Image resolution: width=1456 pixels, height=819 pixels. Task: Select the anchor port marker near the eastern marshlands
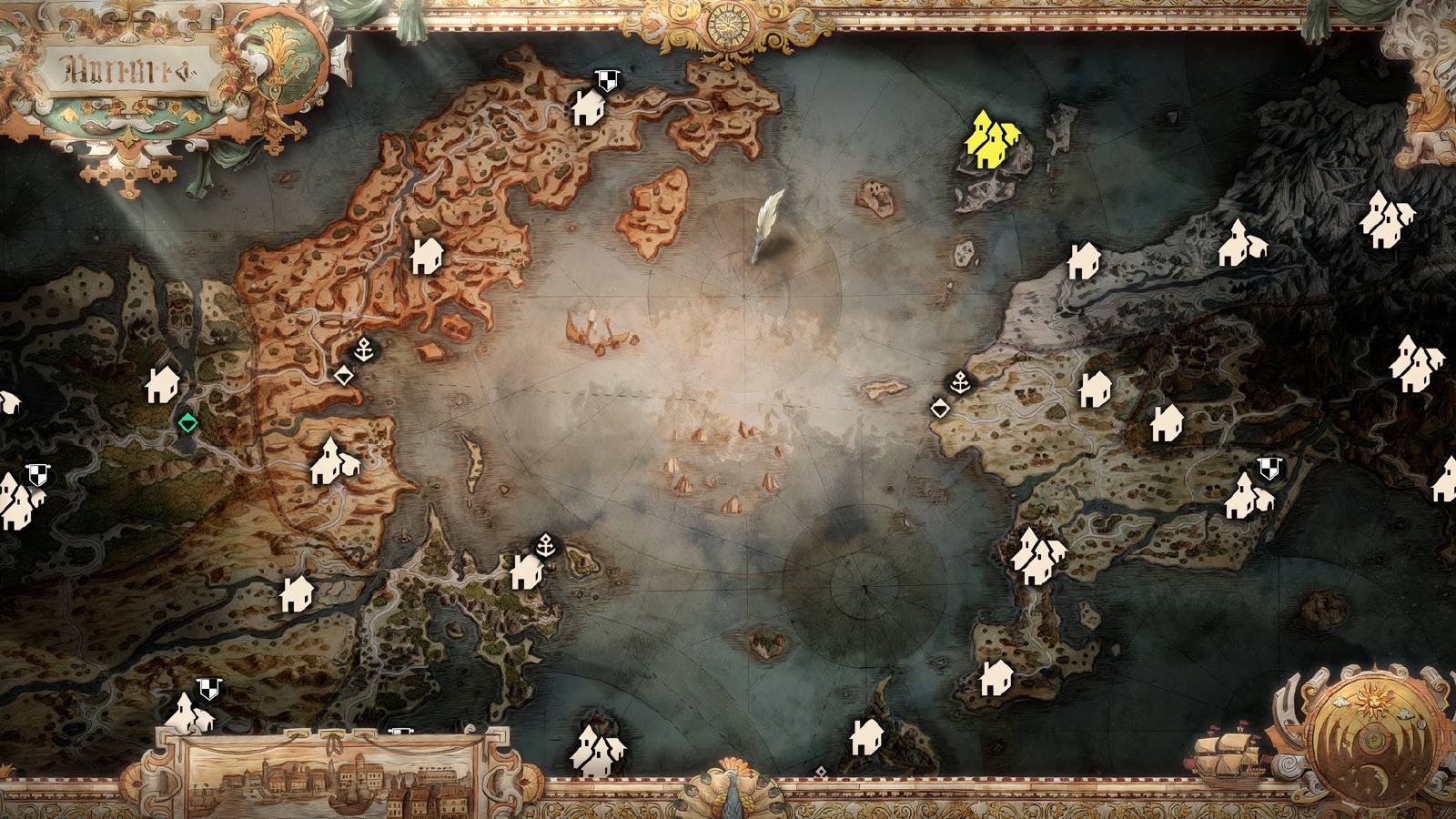click(x=962, y=382)
